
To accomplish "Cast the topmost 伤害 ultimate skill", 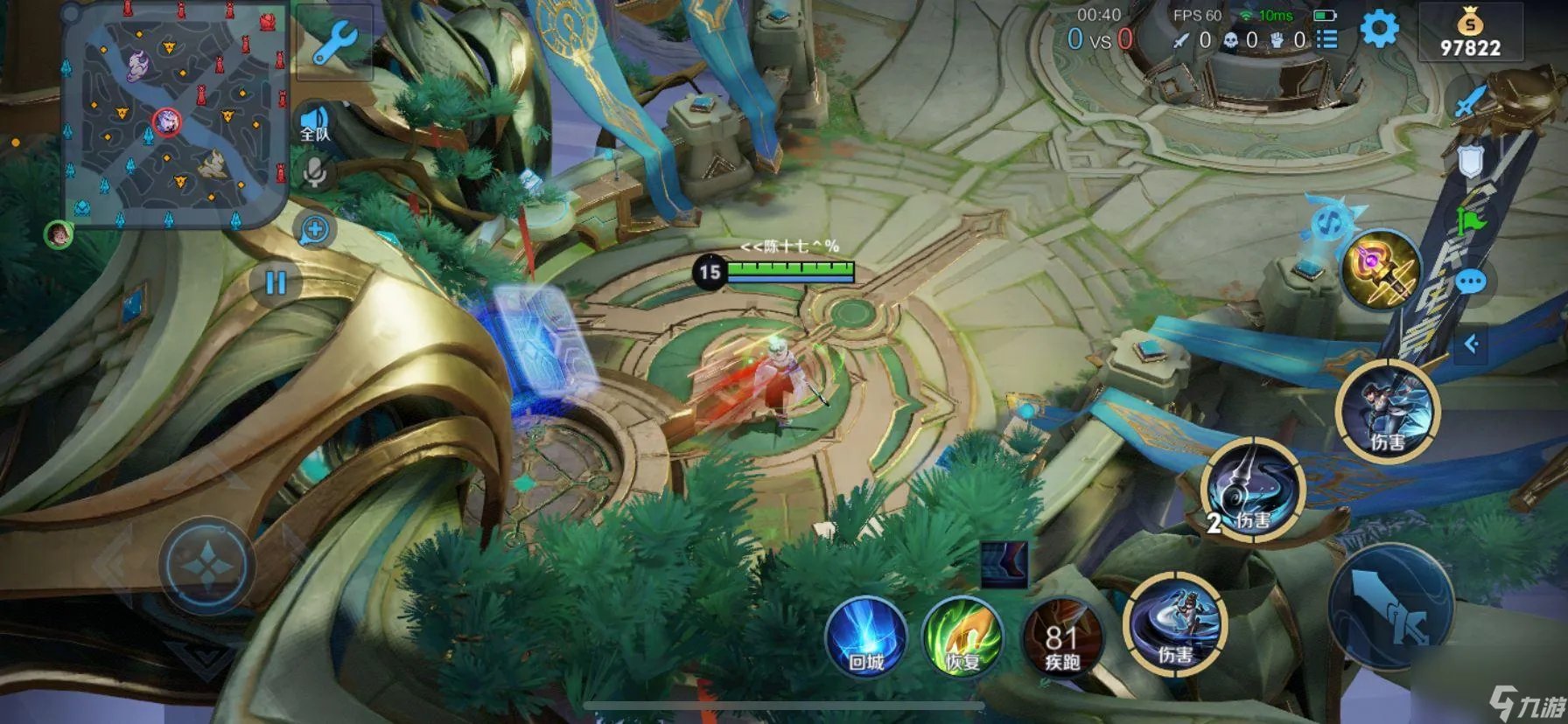I will [x=1388, y=411].
